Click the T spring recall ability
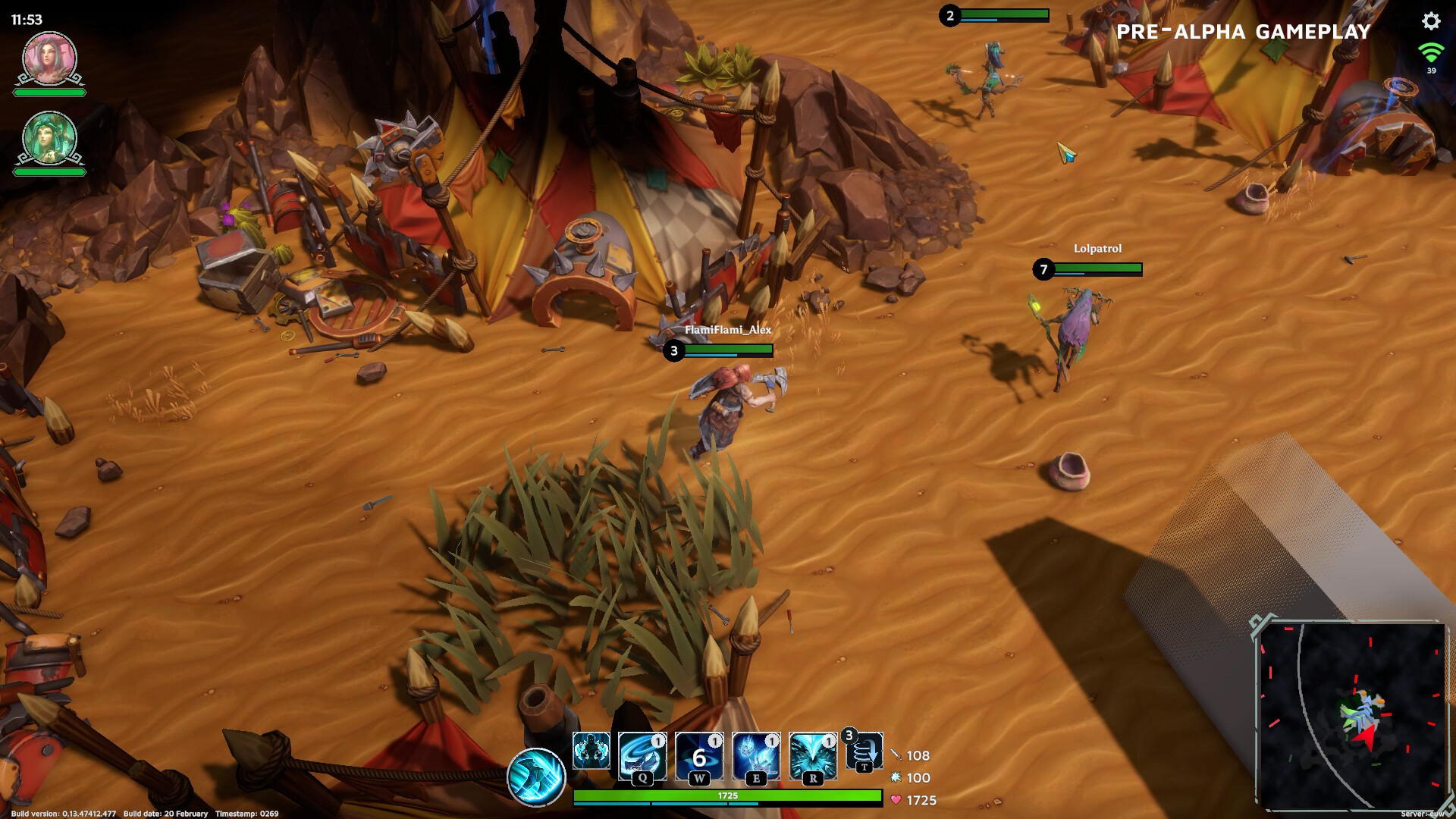The width and height of the screenshot is (1456, 819). click(864, 751)
